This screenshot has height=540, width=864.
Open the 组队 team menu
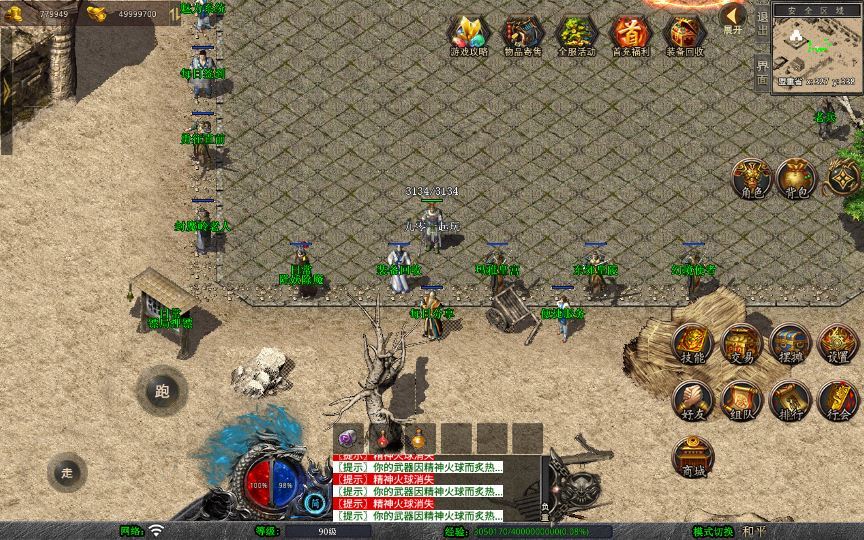pyautogui.click(x=741, y=401)
